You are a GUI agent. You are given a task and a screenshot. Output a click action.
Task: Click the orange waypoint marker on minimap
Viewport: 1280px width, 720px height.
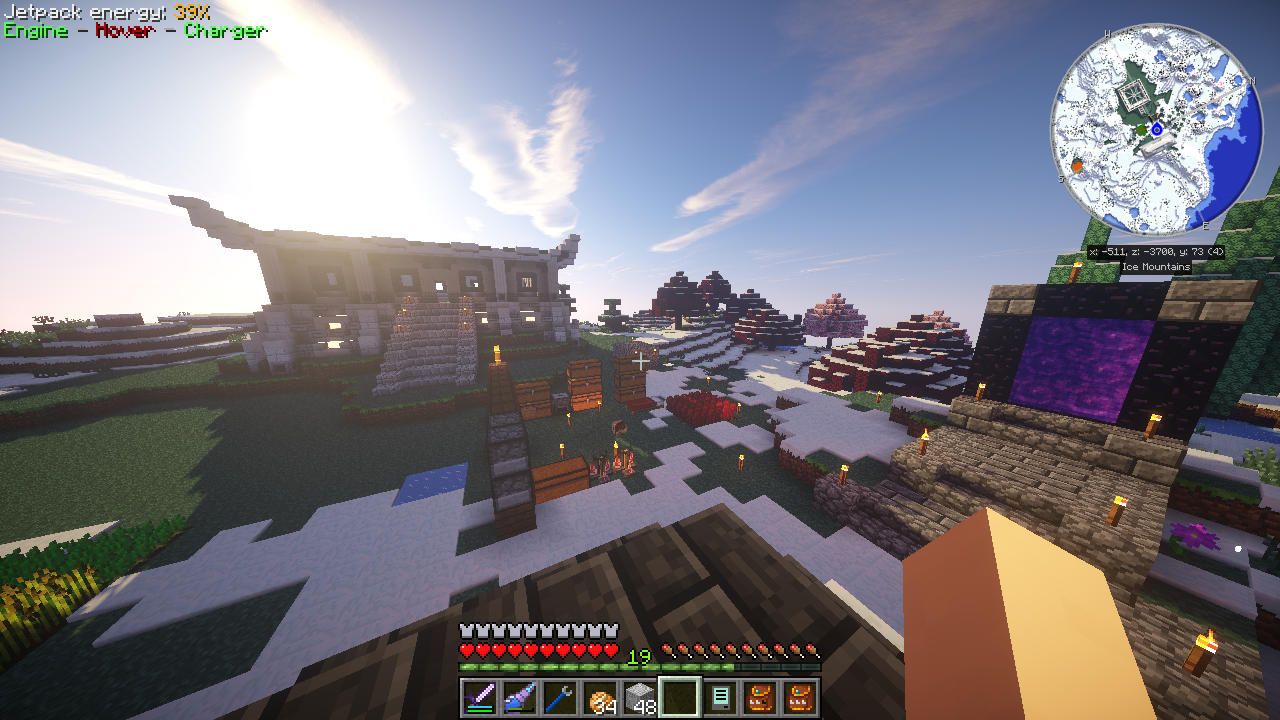pyautogui.click(x=1077, y=166)
